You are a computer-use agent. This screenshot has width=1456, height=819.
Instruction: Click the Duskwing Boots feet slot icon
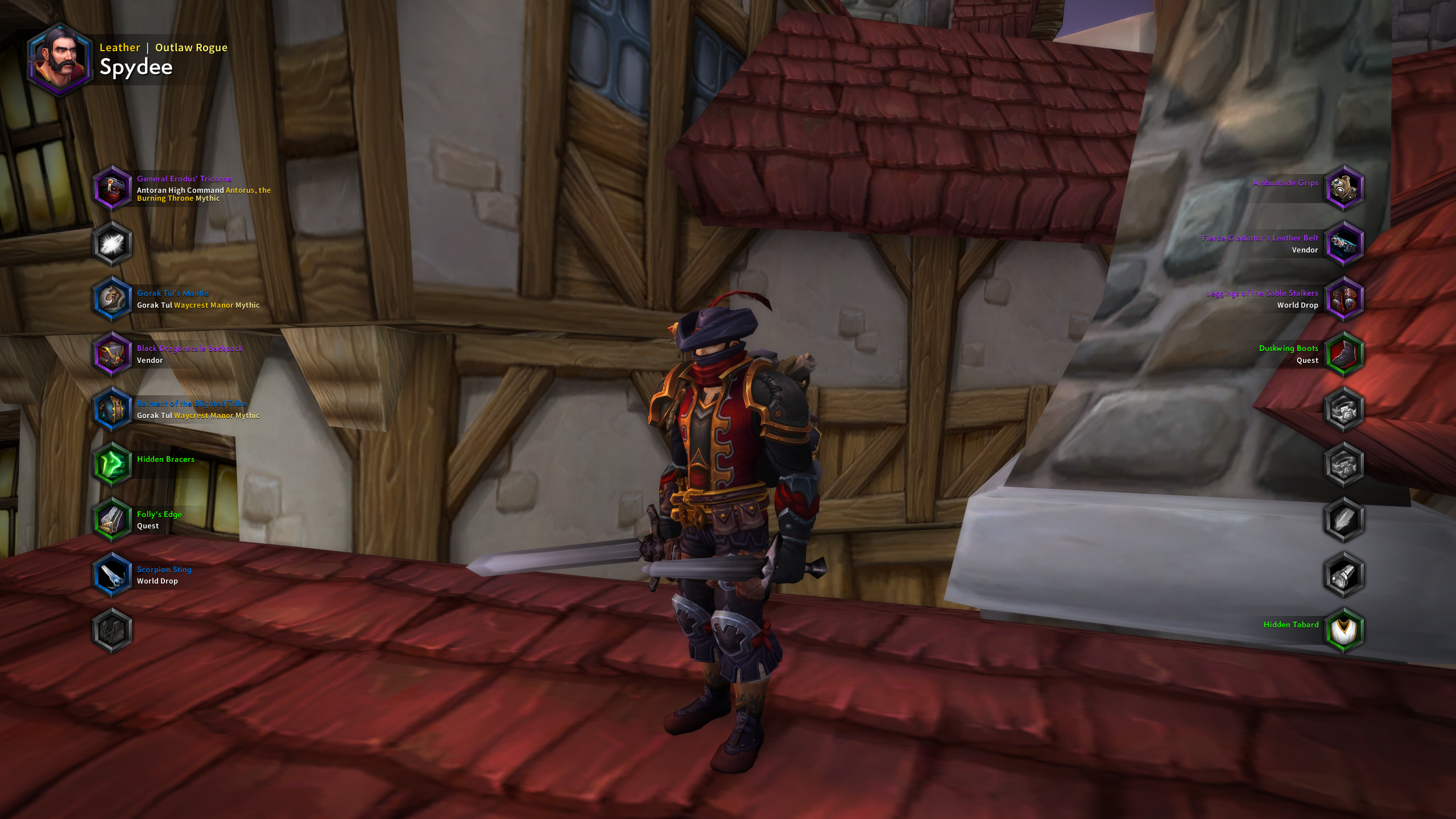point(1345,354)
